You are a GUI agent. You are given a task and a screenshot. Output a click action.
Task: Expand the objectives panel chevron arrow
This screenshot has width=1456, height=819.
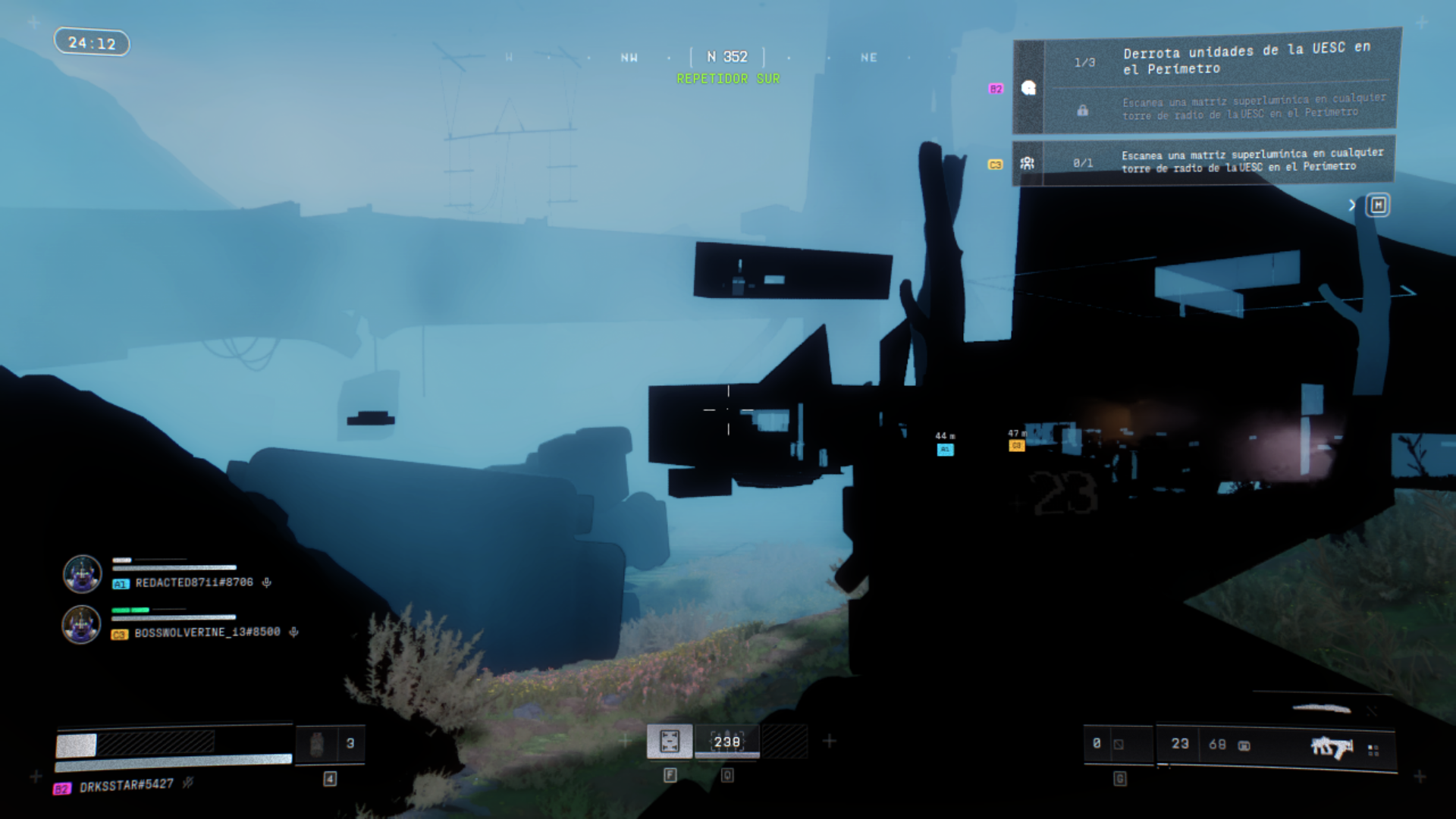point(1352,206)
